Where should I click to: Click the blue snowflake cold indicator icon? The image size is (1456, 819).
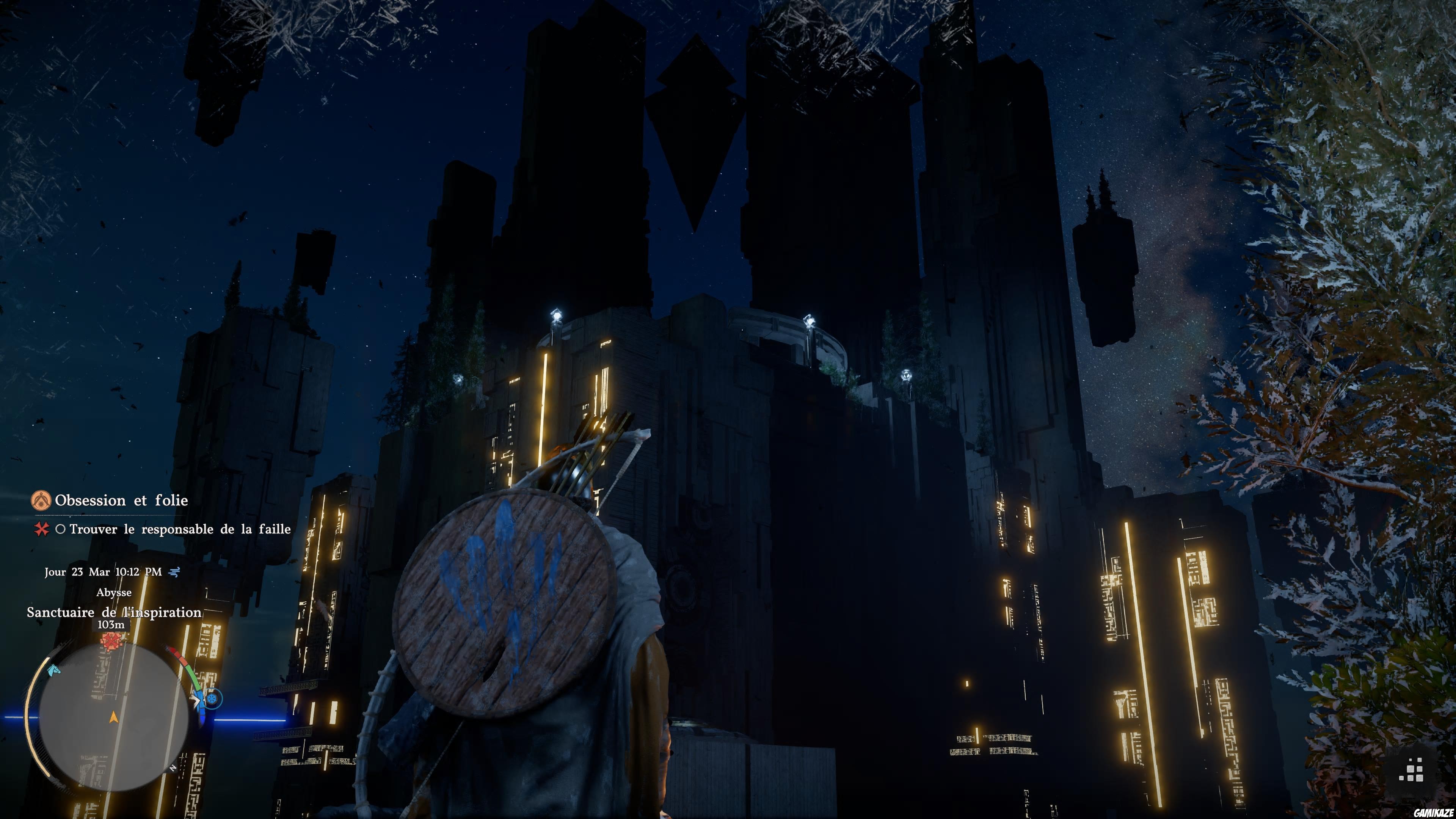click(x=212, y=699)
